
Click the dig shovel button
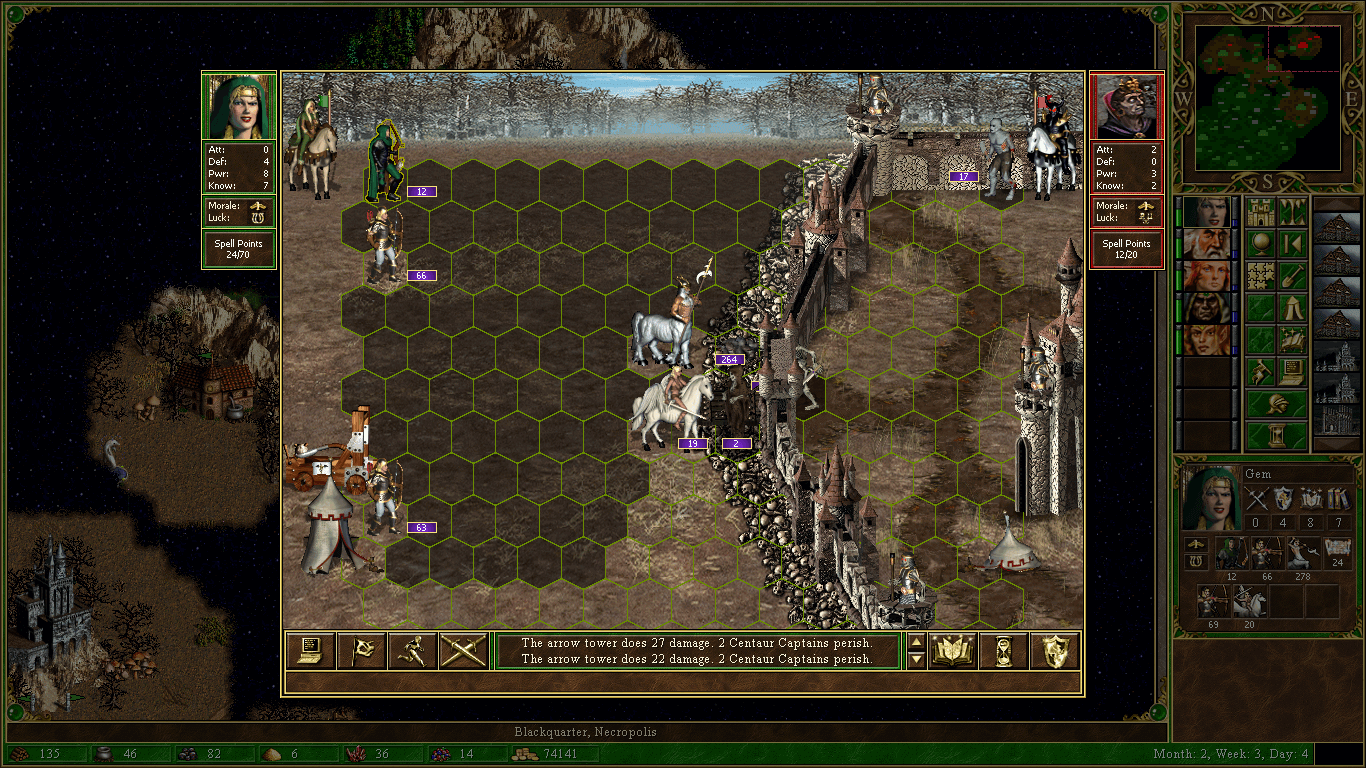(x=1293, y=275)
